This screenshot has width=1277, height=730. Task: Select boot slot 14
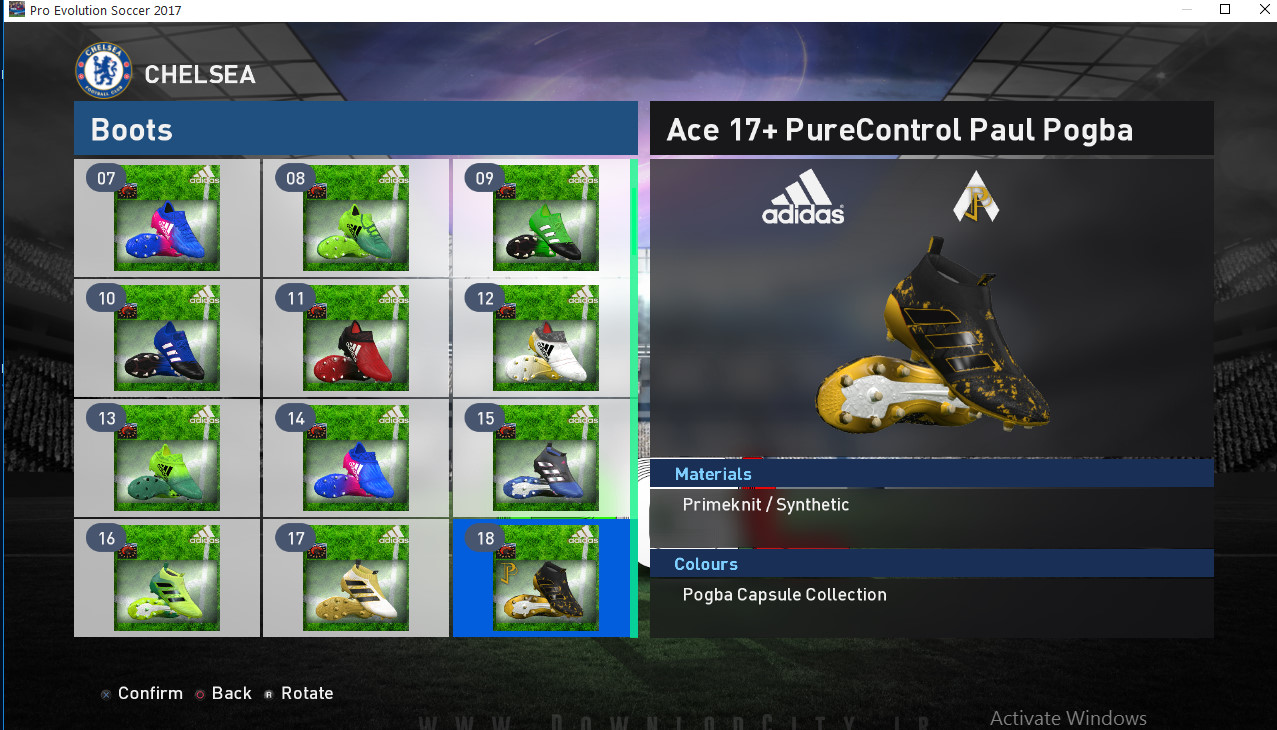pyautogui.click(x=356, y=458)
